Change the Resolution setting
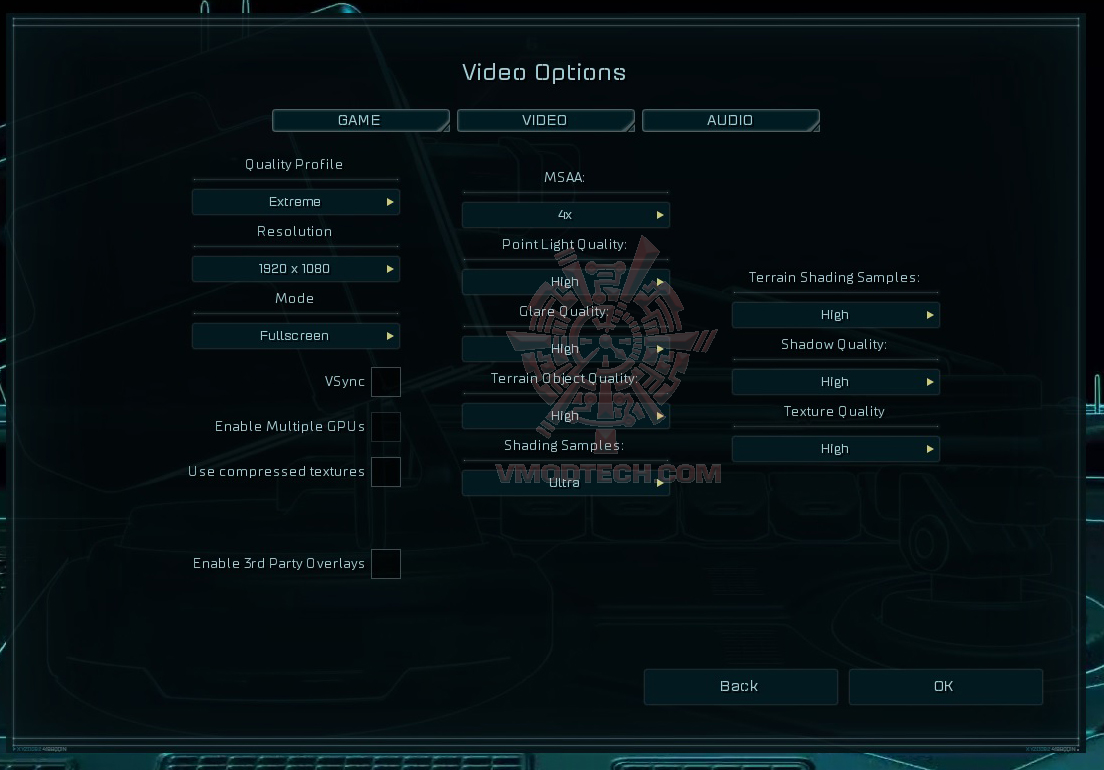The width and height of the screenshot is (1104, 770). (296, 269)
